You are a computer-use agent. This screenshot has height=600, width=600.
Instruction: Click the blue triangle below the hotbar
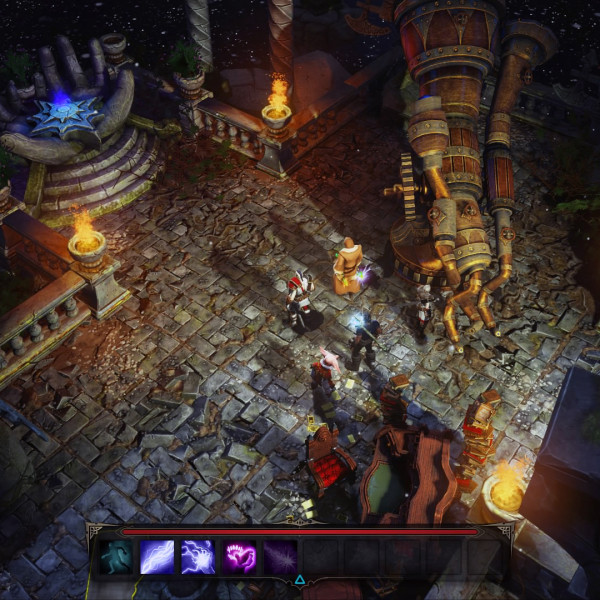pos(300,579)
